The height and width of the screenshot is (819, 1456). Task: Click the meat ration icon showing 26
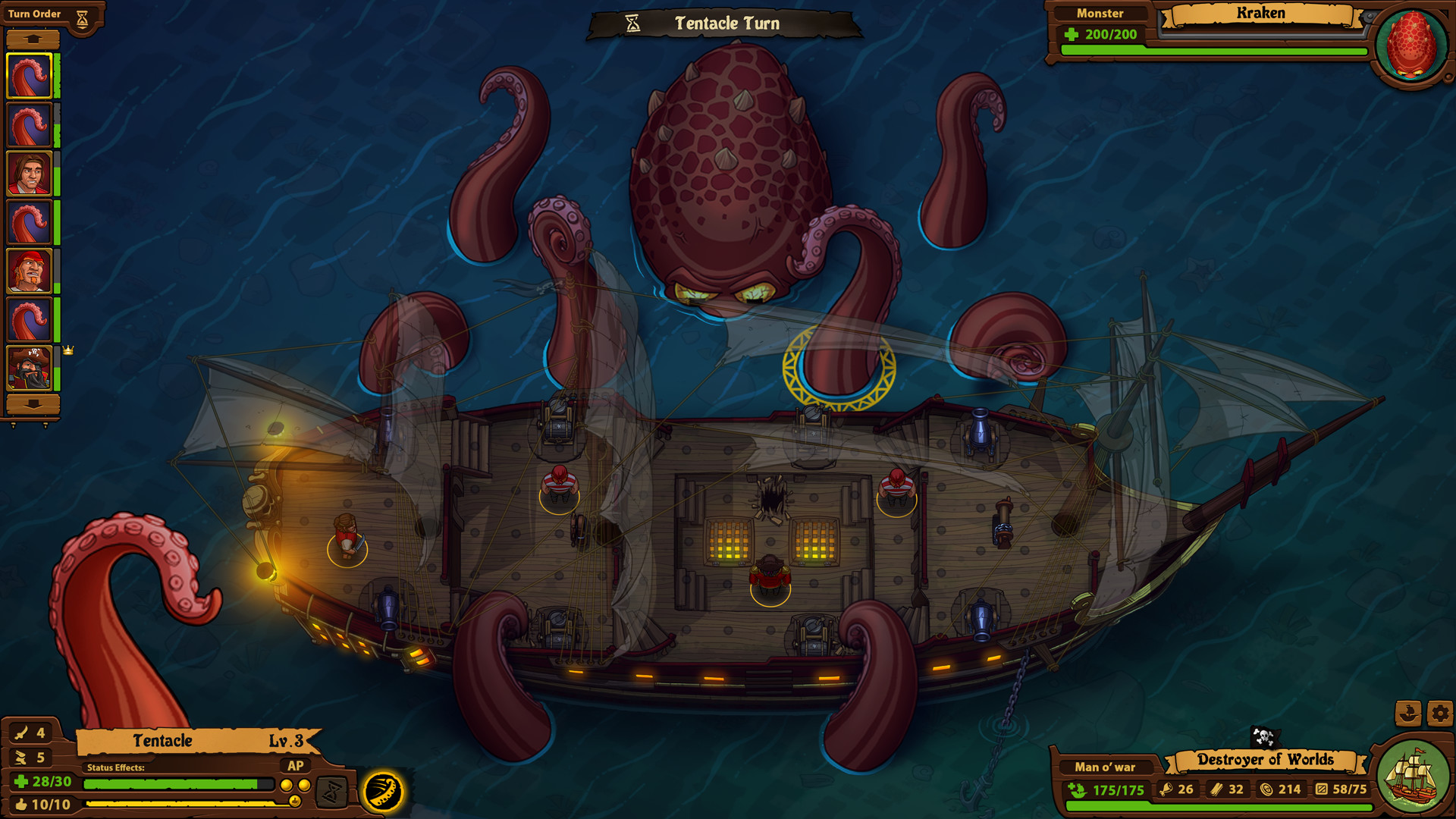point(1169,789)
